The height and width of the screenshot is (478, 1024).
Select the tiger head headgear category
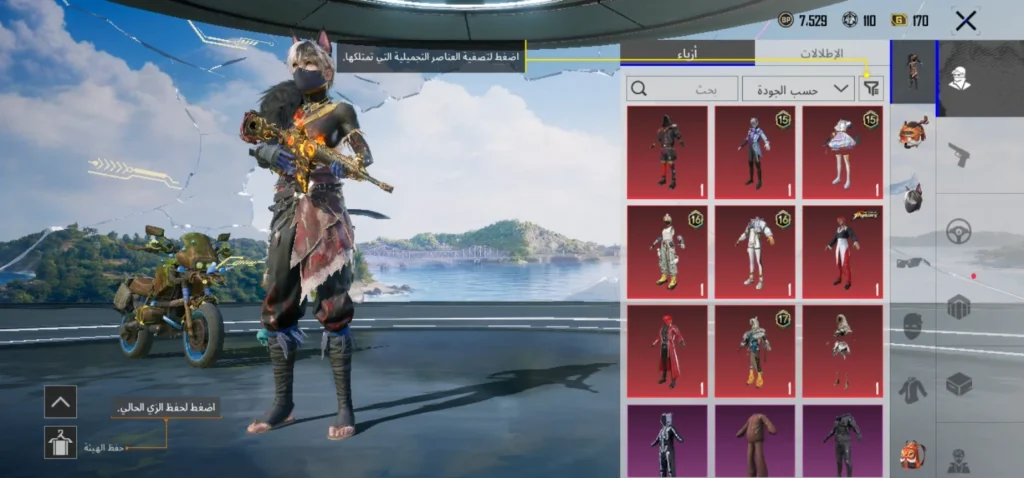coord(912,132)
